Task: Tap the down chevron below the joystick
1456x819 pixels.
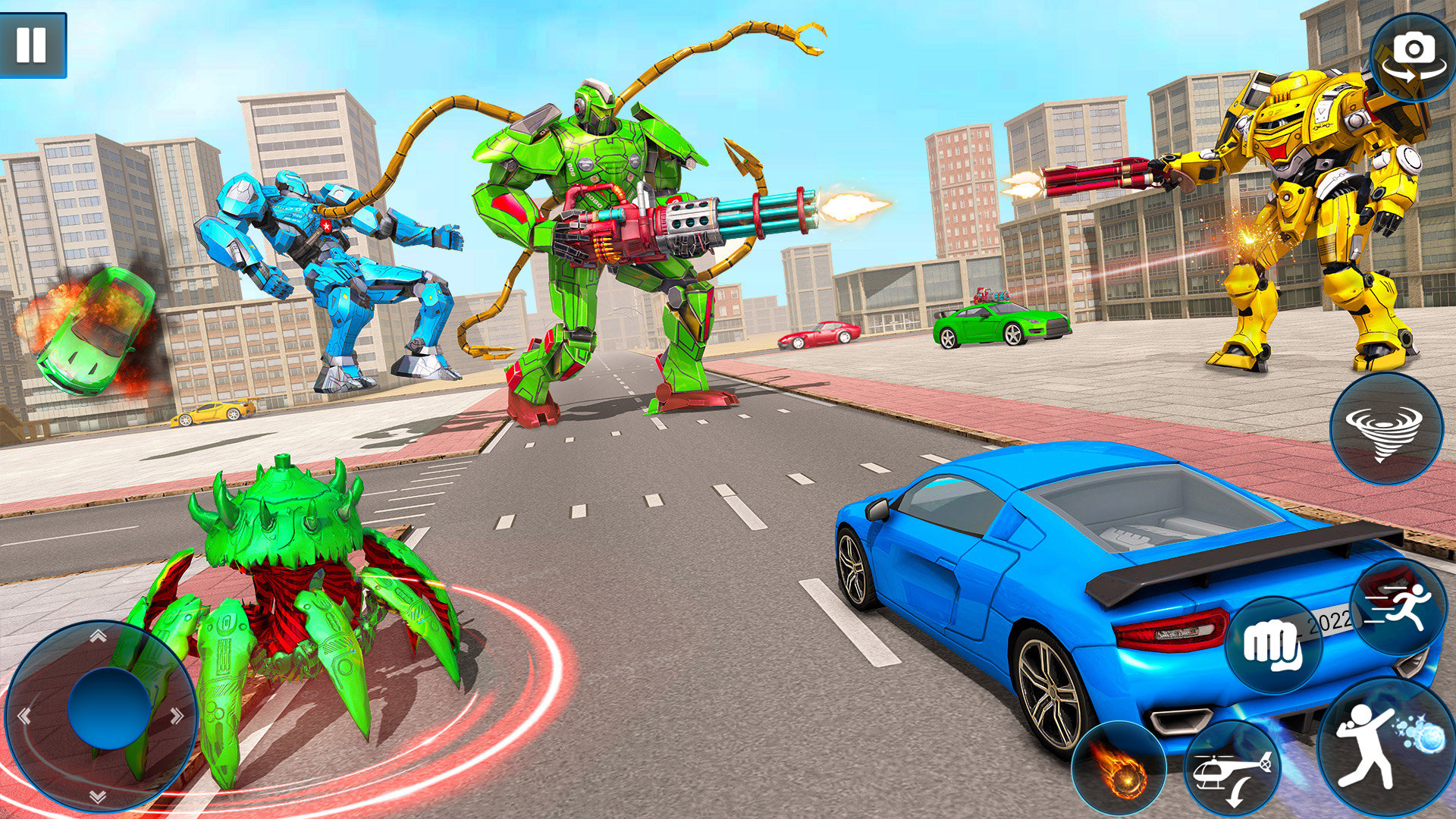Action: point(97,796)
